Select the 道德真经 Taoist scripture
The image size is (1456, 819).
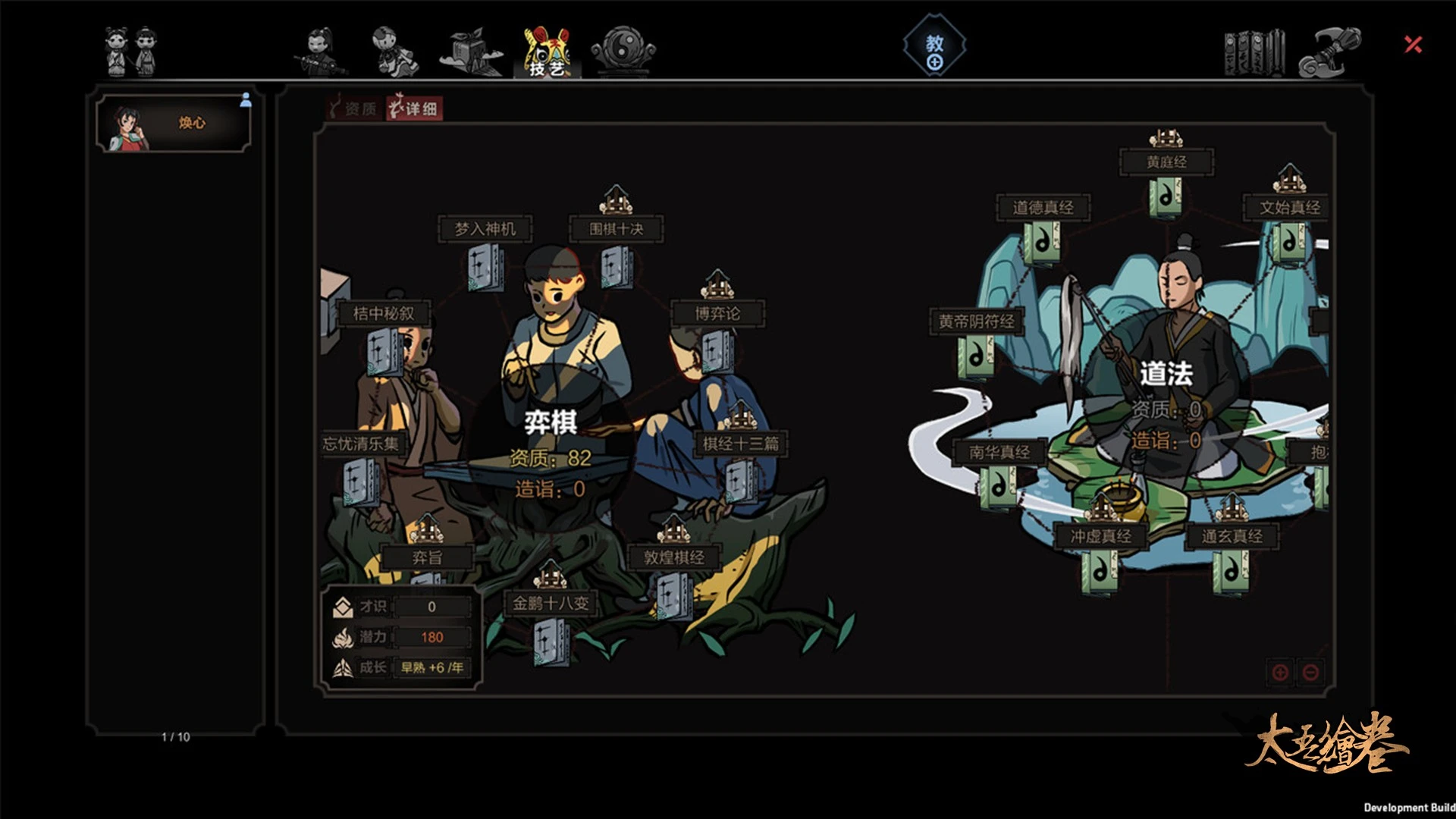pyautogui.click(x=1043, y=244)
